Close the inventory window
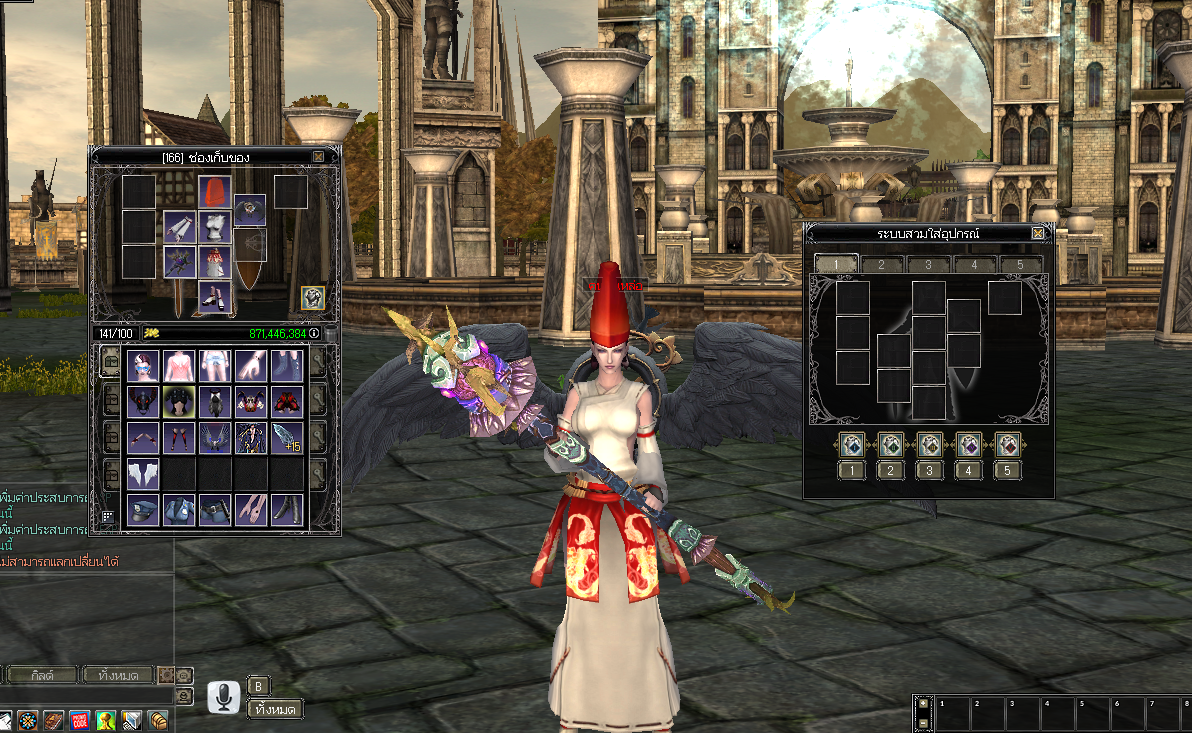 [318, 157]
